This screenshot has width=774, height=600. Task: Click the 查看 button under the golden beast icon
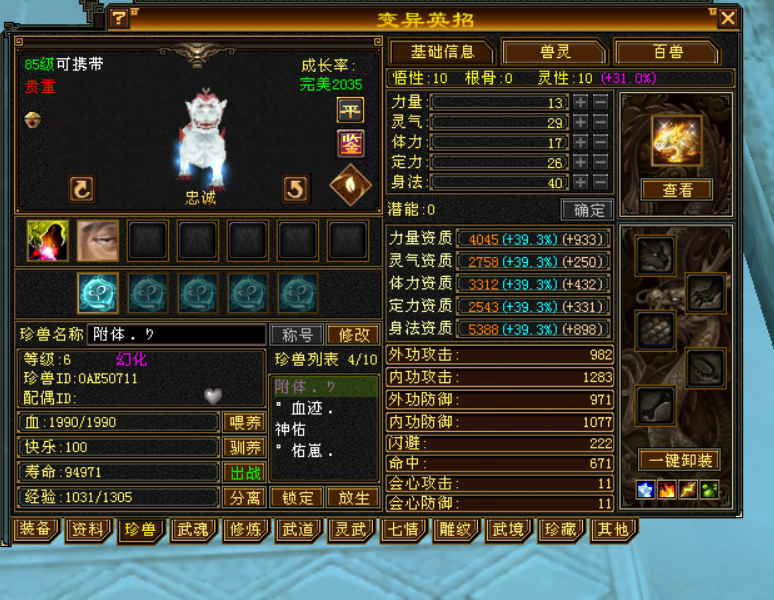click(677, 190)
